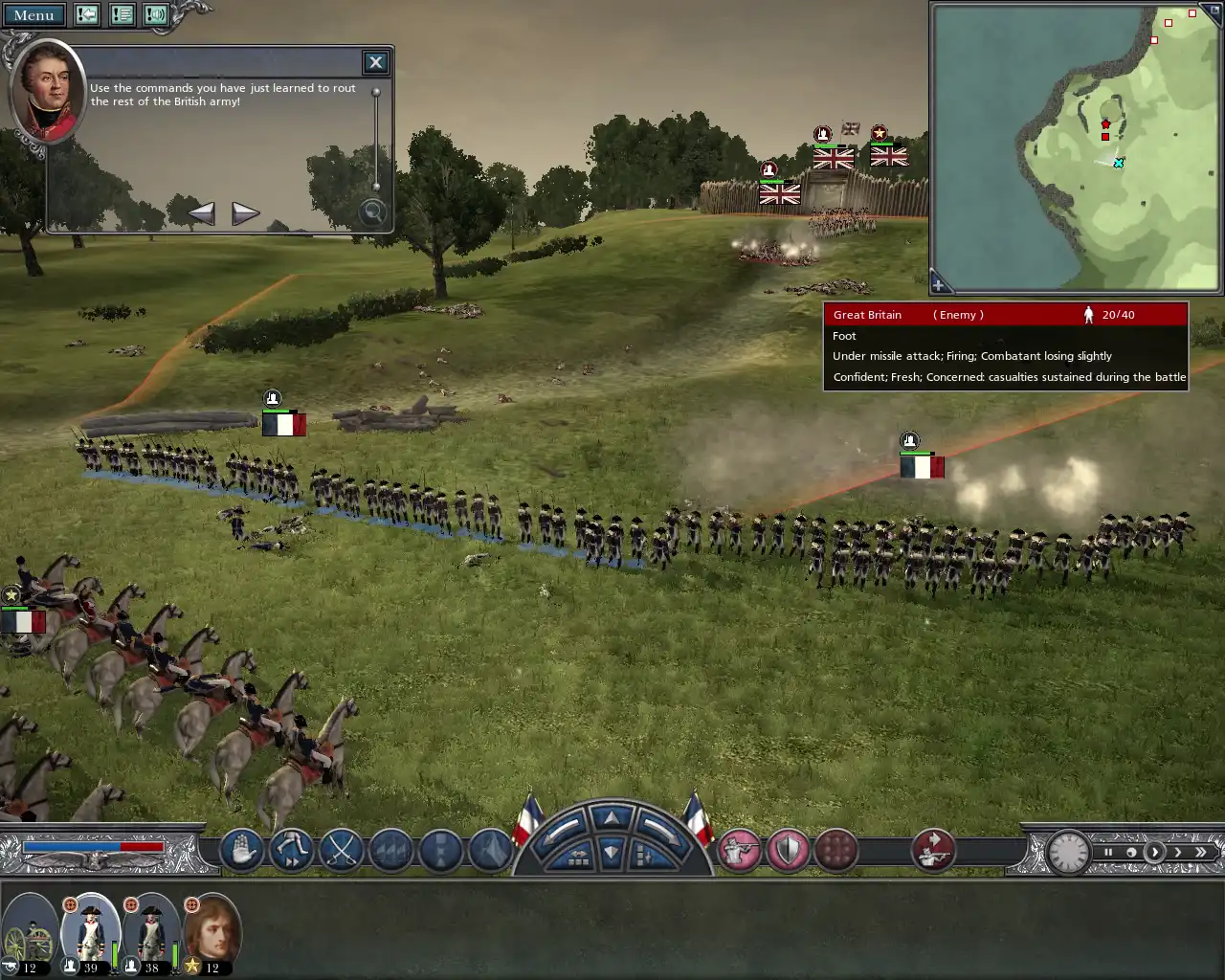Toggle melee mode crossed swords icon
The height and width of the screenshot is (980, 1225).
342,850
